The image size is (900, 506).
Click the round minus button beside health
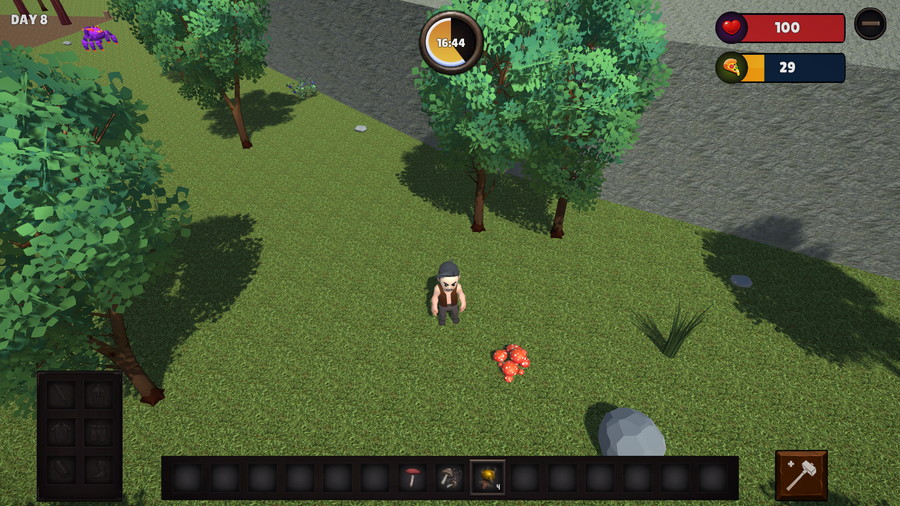(870, 24)
